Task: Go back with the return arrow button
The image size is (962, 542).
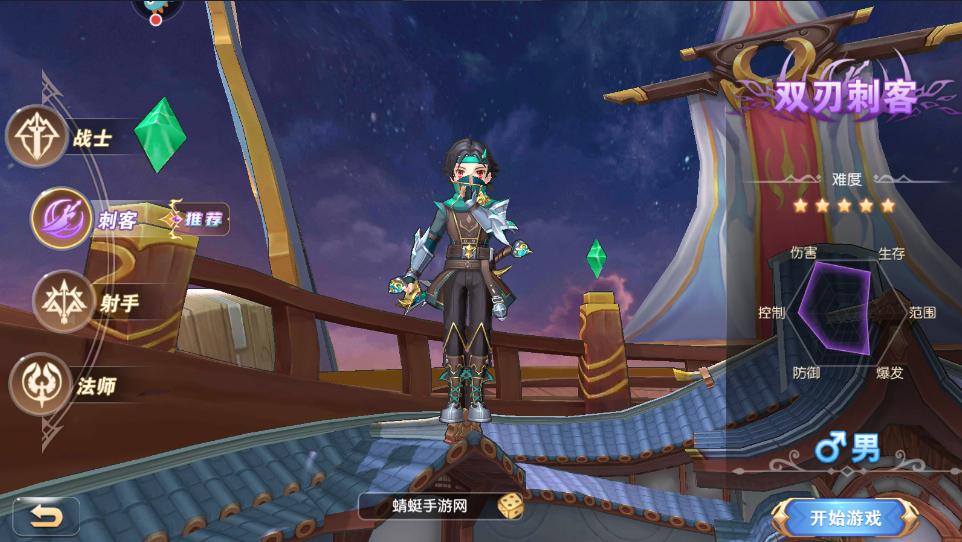Action: (x=45, y=516)
